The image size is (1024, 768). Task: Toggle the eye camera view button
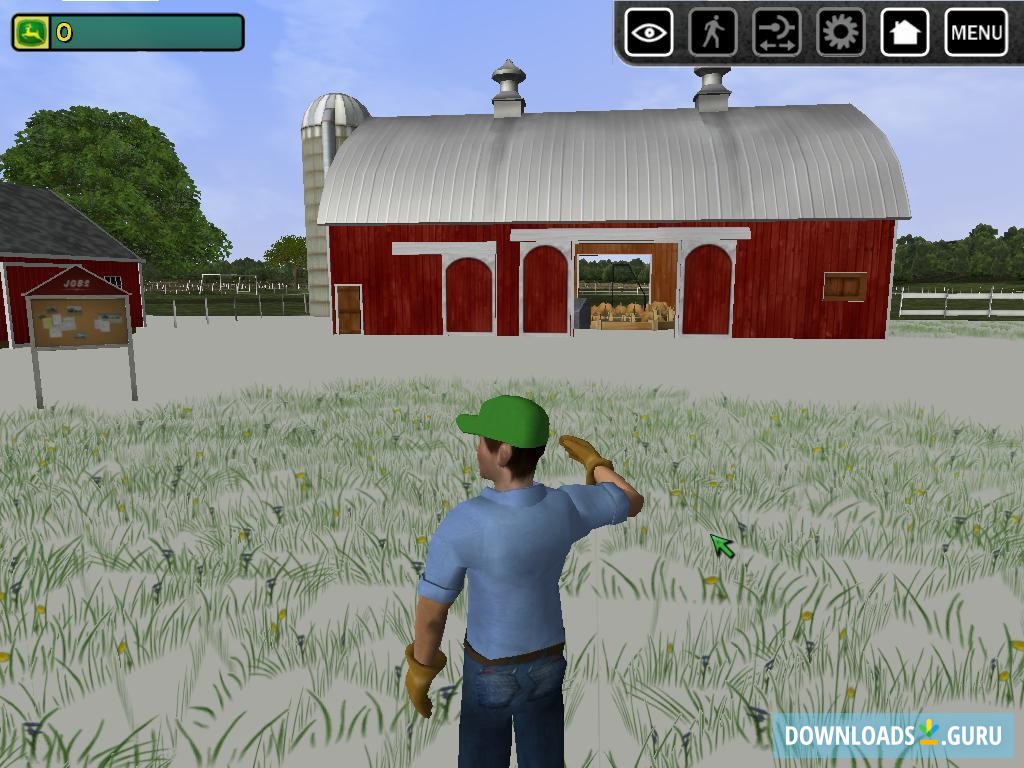click(649, 33)
